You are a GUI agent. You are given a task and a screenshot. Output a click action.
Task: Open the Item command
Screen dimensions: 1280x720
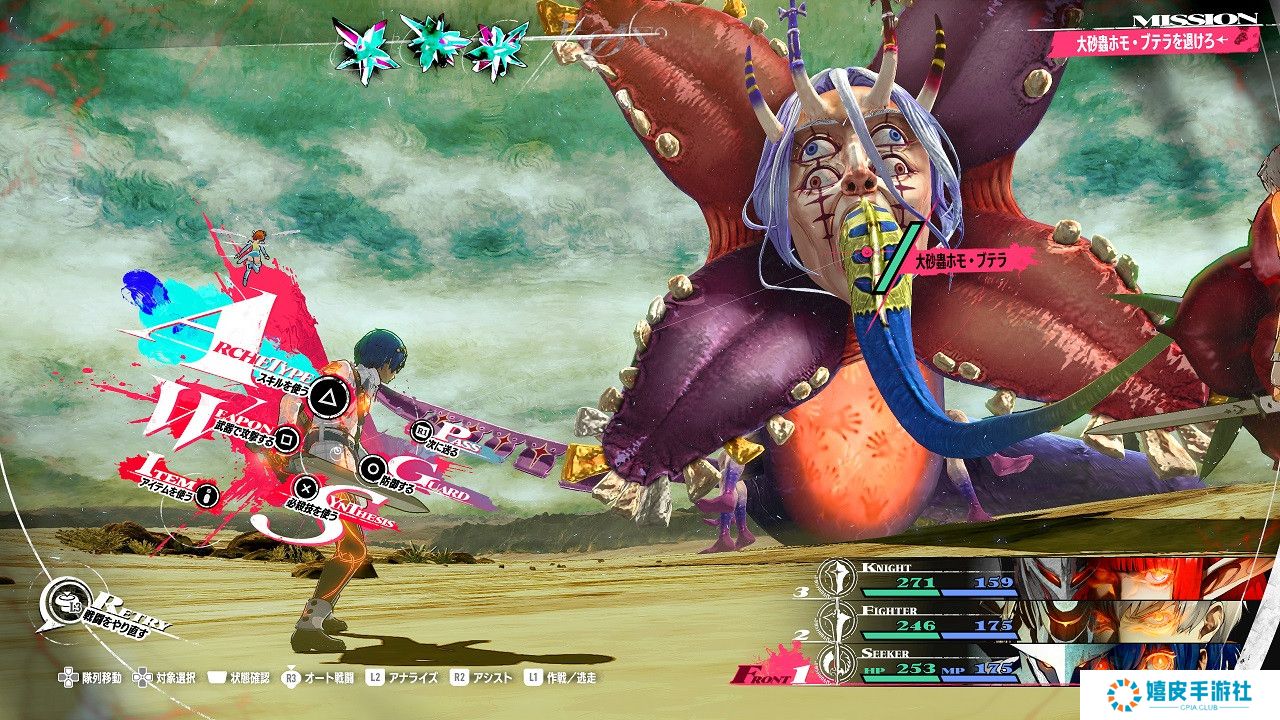pyautogui.click(x=208, y=494)
